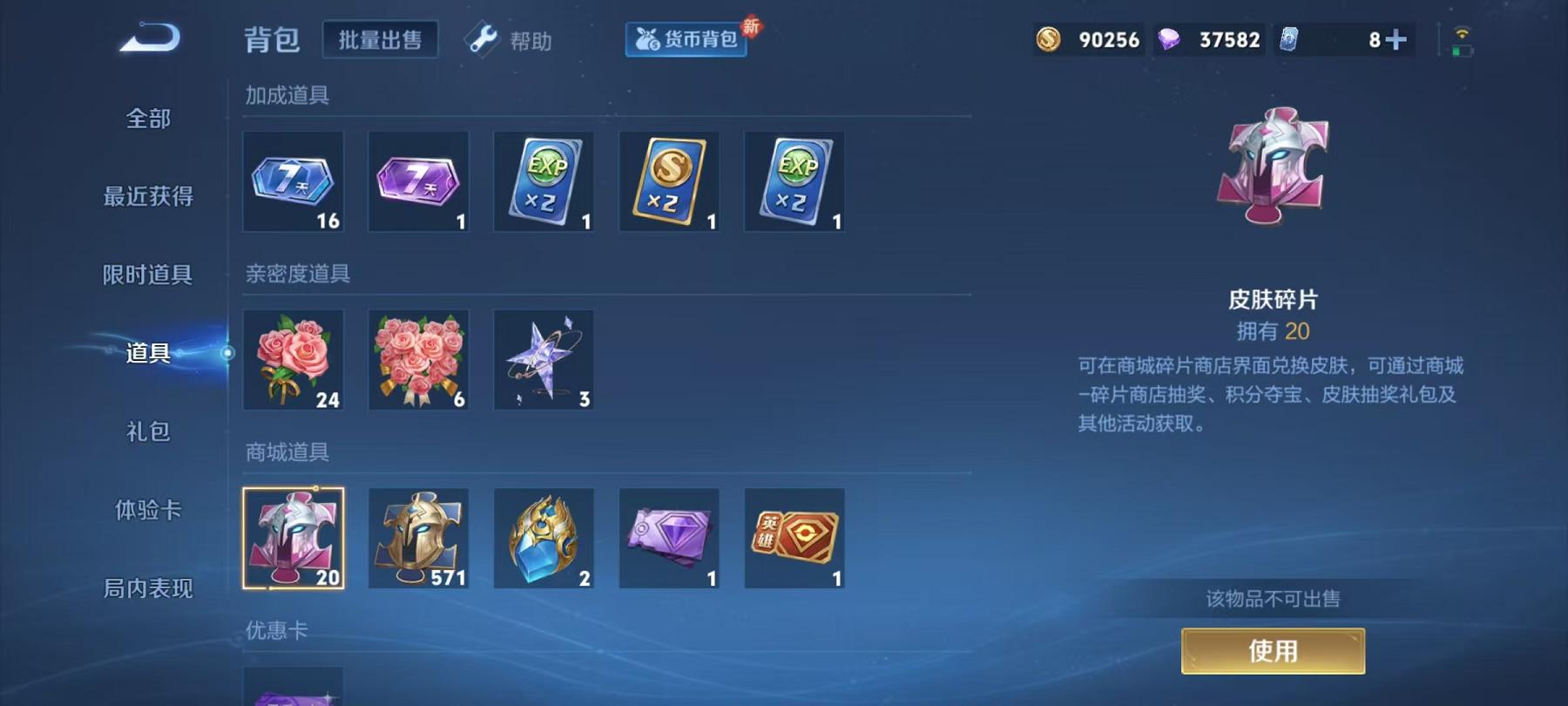The height and width of the screenshot is (706, 1568).
Task: Select the red 英雄 hero card item
Action: pos(794,538)
